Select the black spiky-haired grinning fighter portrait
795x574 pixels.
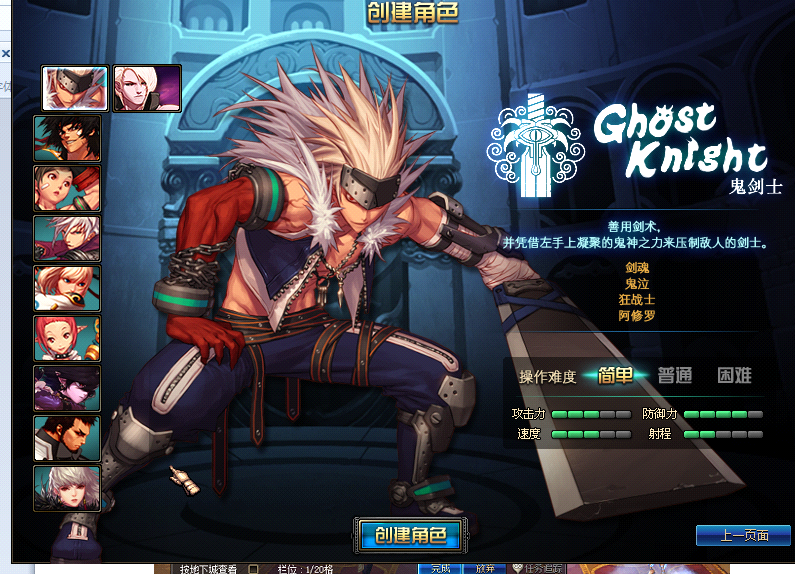[67, 138]
